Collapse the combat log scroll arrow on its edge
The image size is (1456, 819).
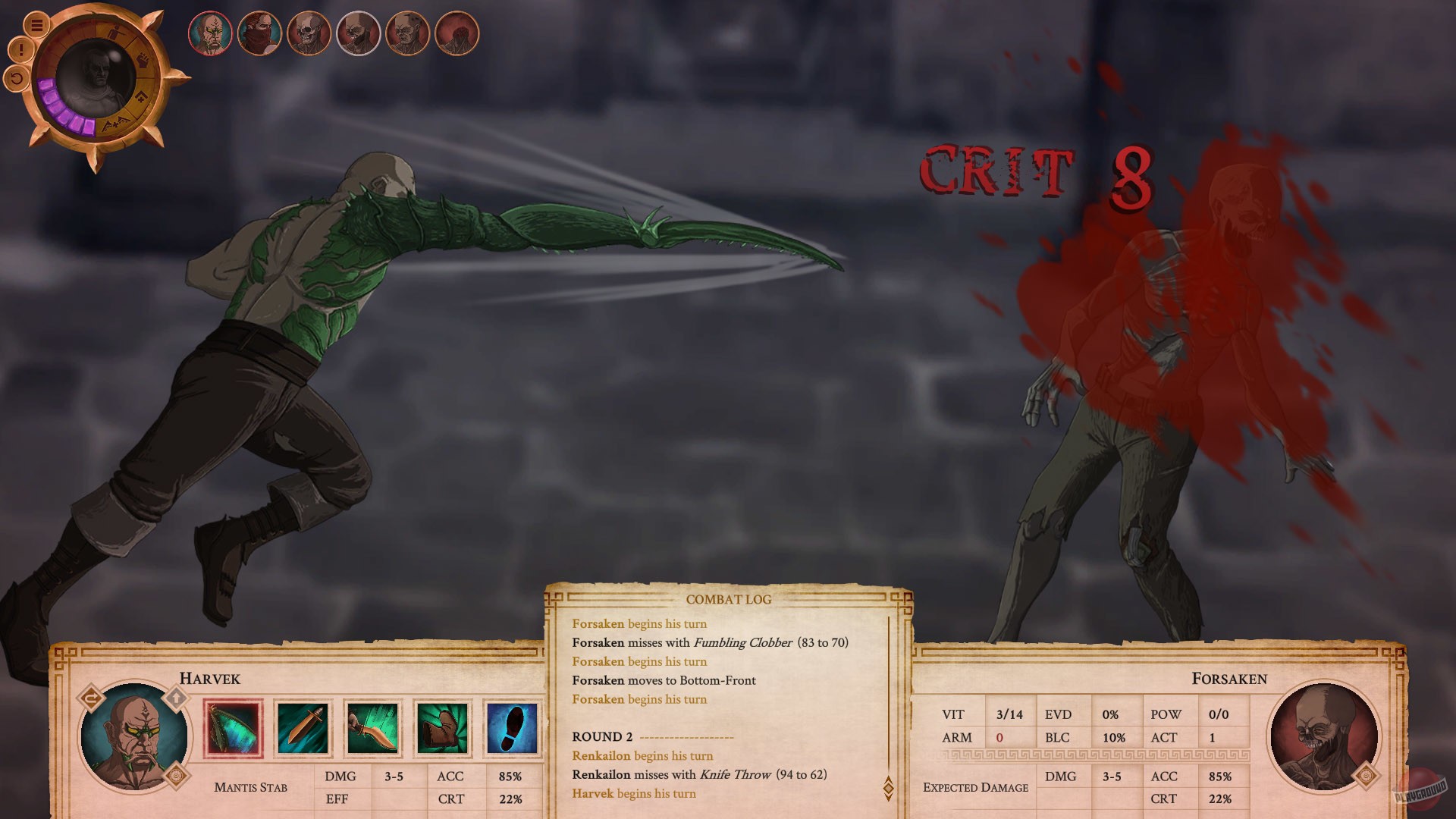click(x=890, y=778)
